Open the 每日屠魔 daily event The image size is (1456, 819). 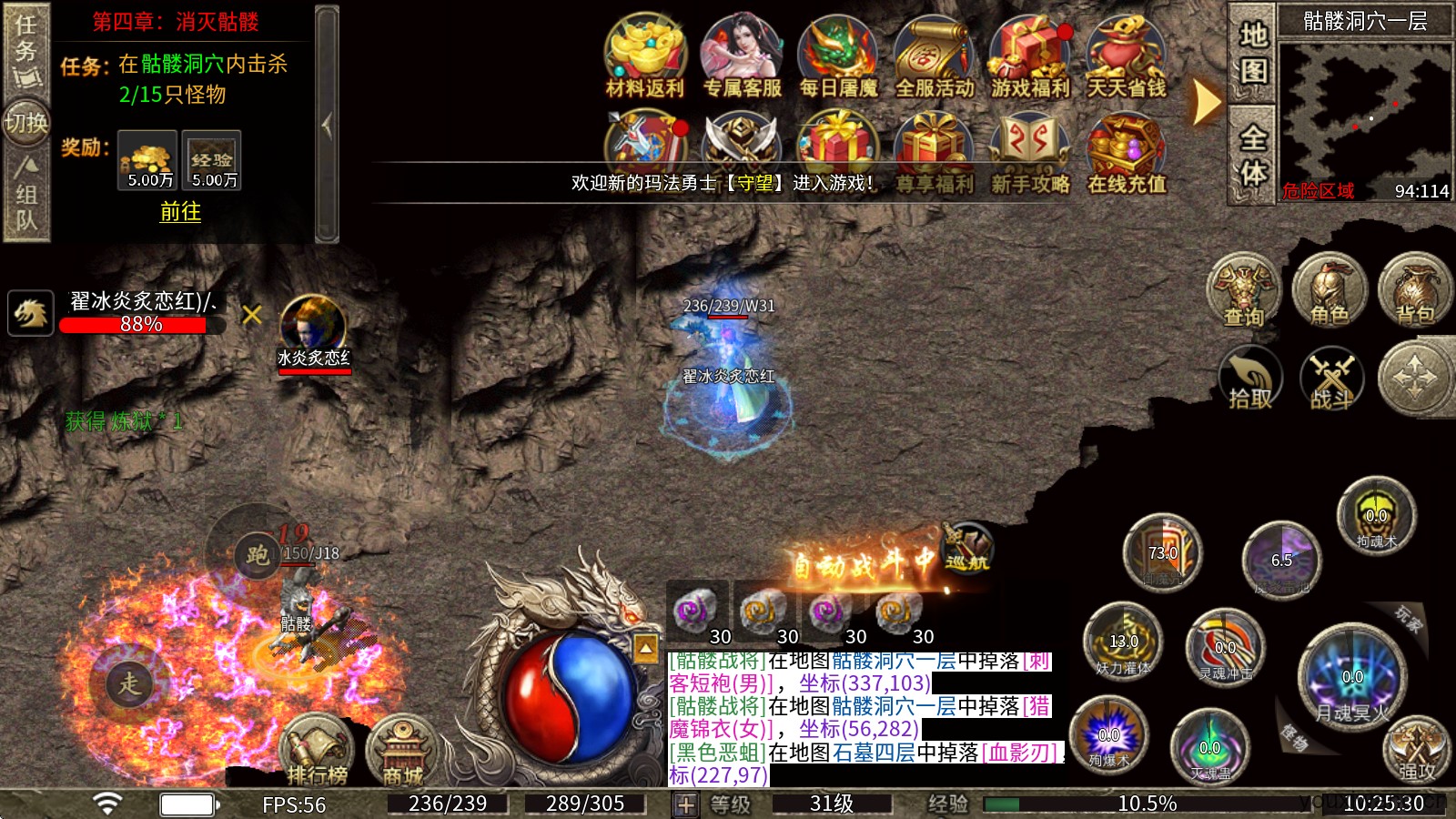pos(838,55)
